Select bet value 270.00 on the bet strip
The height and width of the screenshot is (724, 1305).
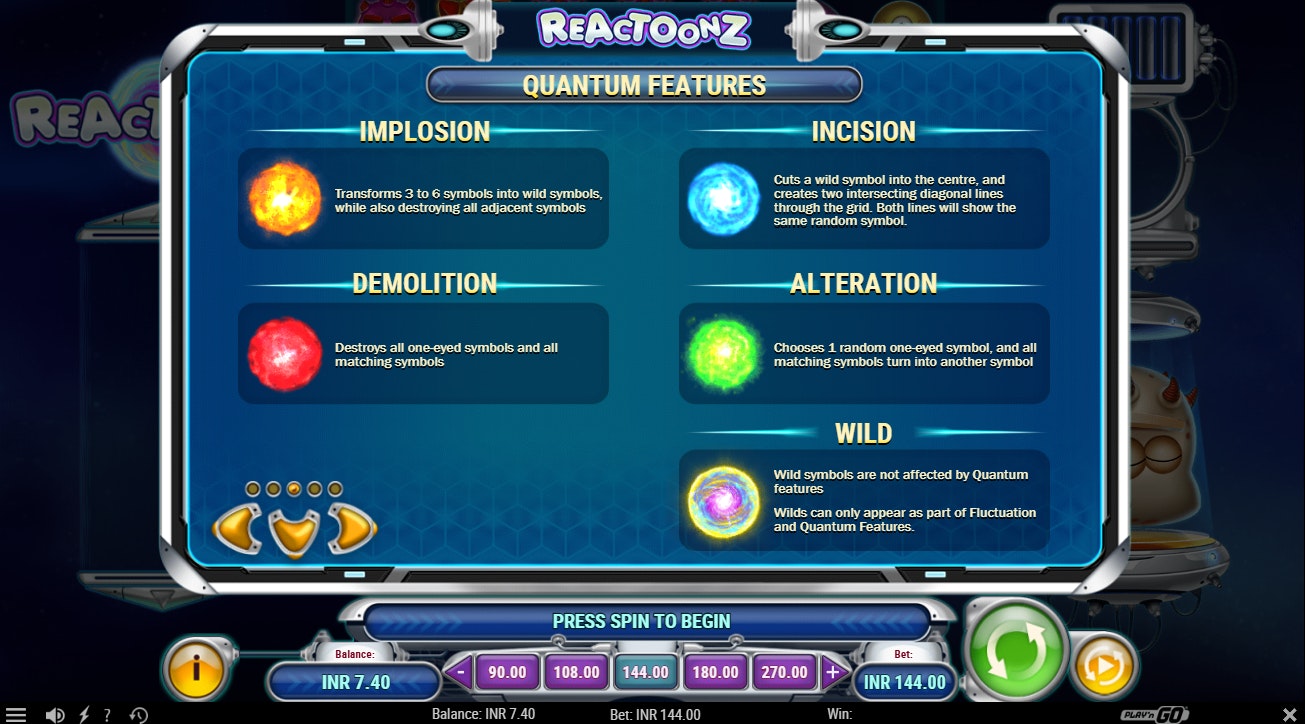784,672
